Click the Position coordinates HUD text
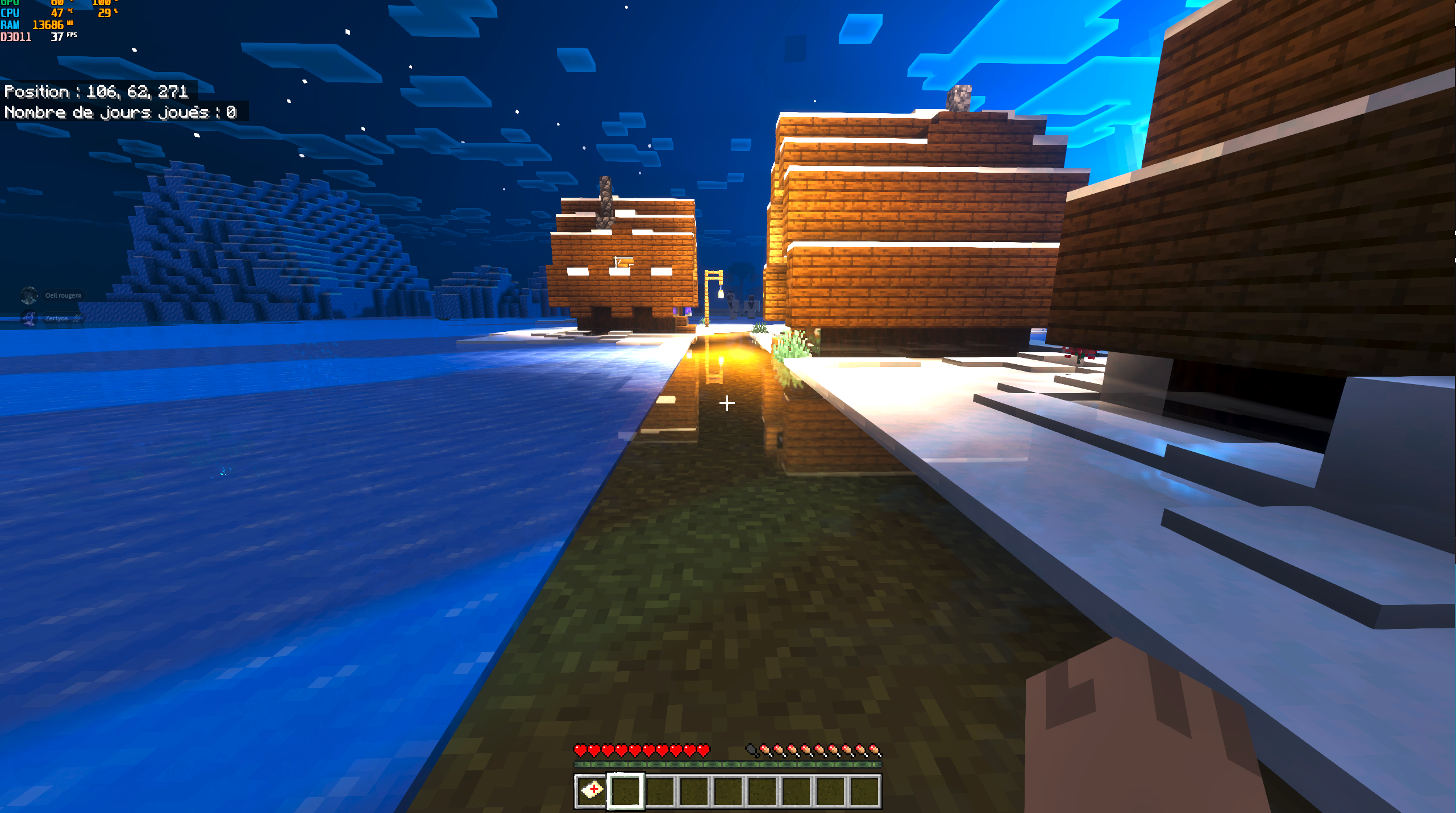The image size is (1456, 813). tap(97, 91)
